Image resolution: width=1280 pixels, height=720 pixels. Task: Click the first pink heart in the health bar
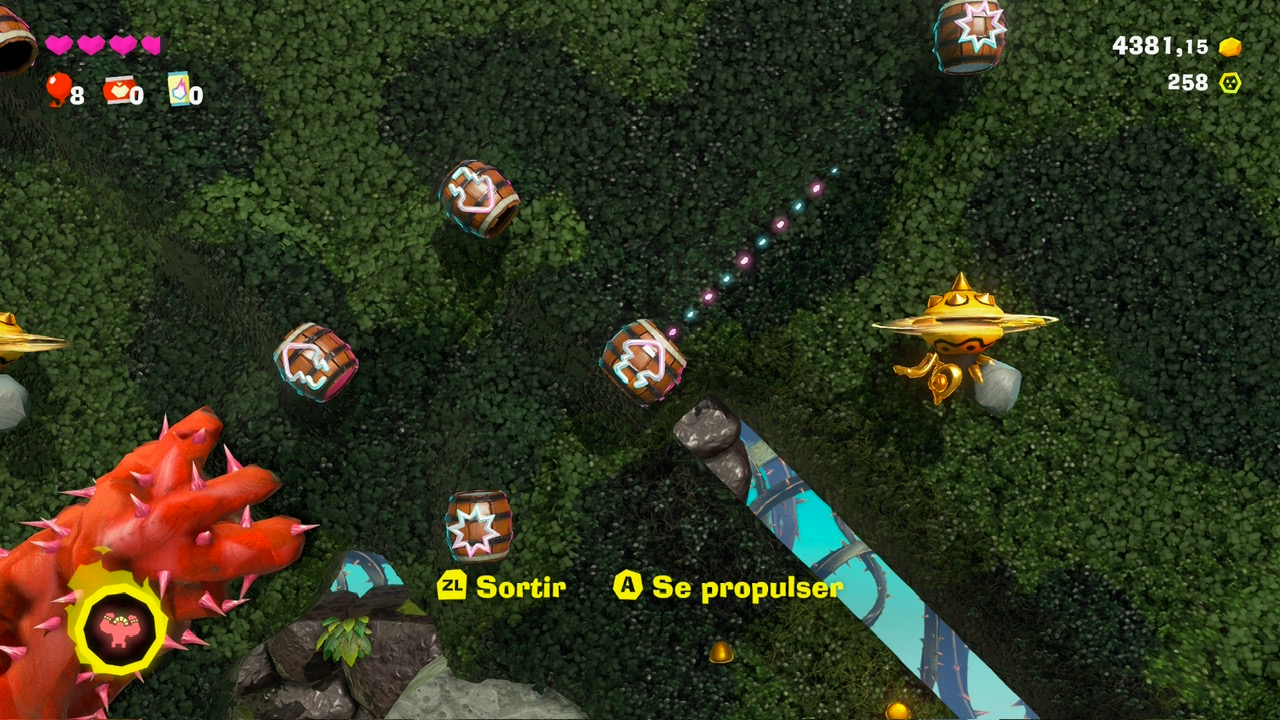pyautogui.click(x=57, y=46)
